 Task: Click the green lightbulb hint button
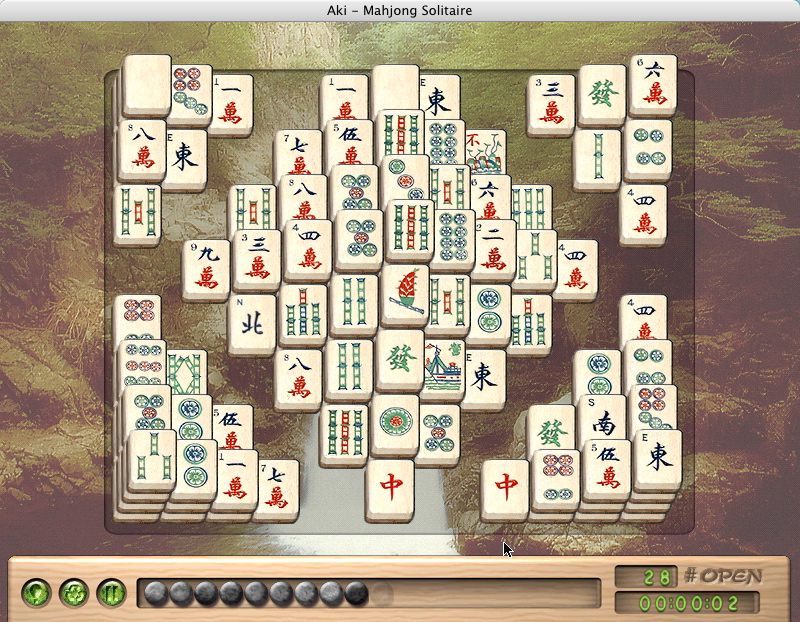pos(35,593)
